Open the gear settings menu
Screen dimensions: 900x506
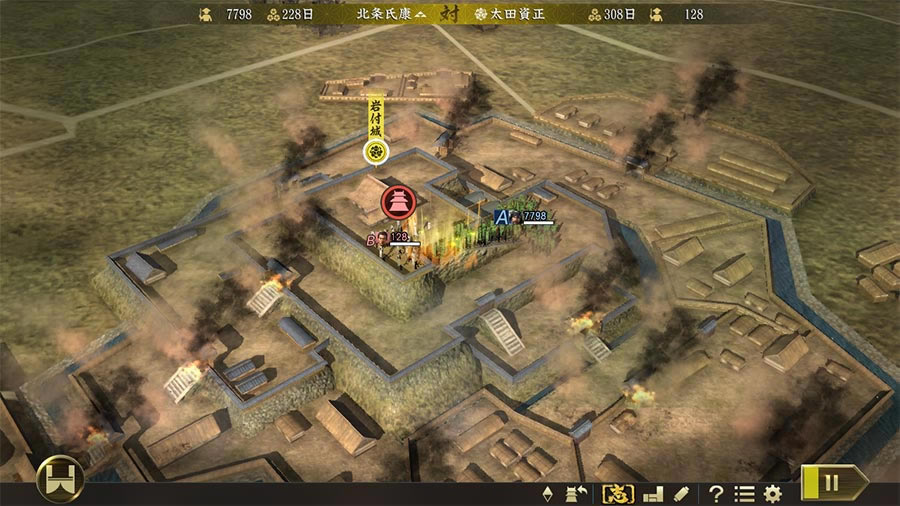click(x=772, y=493)
